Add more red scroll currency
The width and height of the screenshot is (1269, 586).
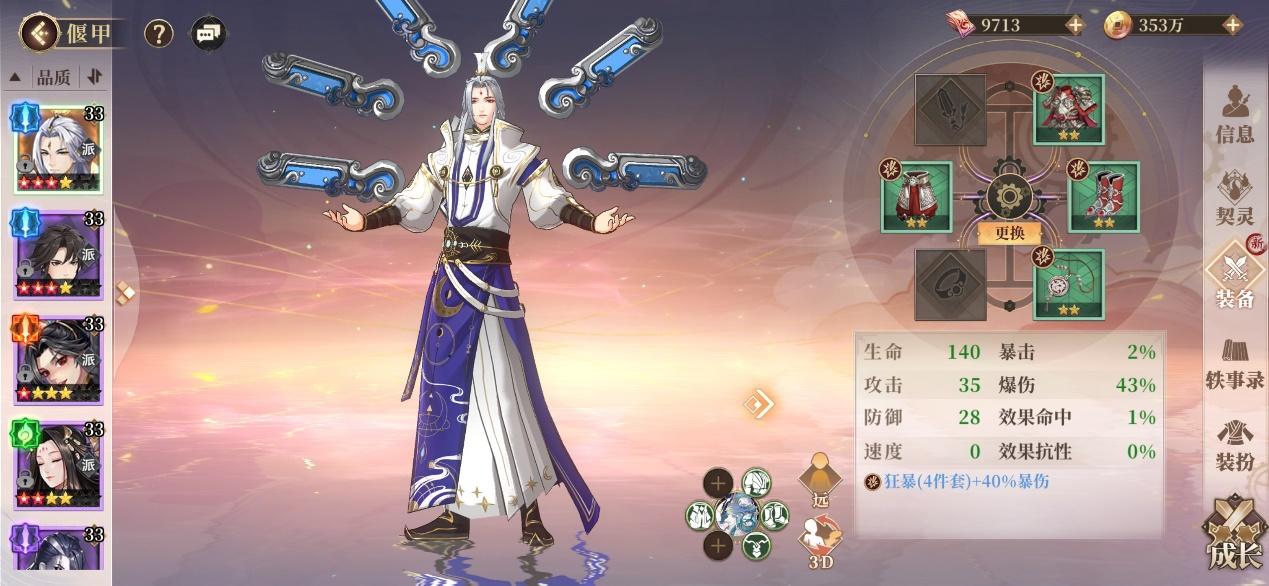pyautogui.click(x=1074, y=26)
